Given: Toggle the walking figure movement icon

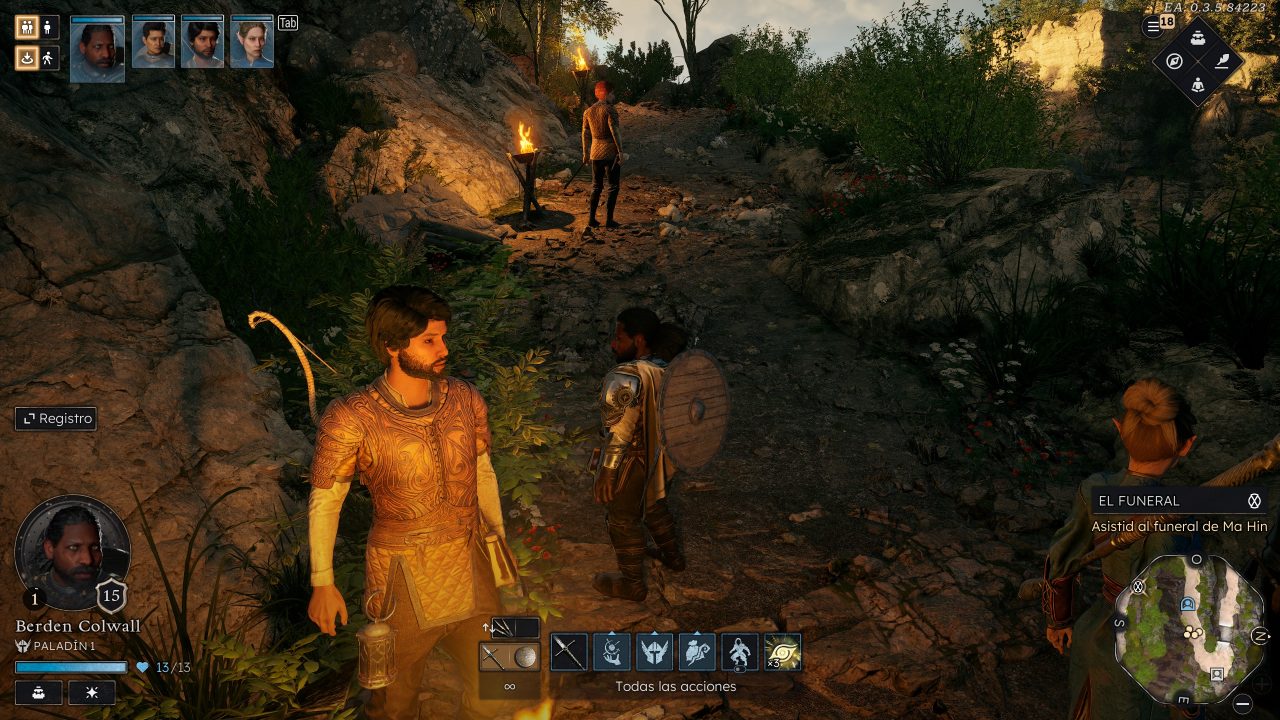Looking at the screenshot, I should (x=48, y=58).
